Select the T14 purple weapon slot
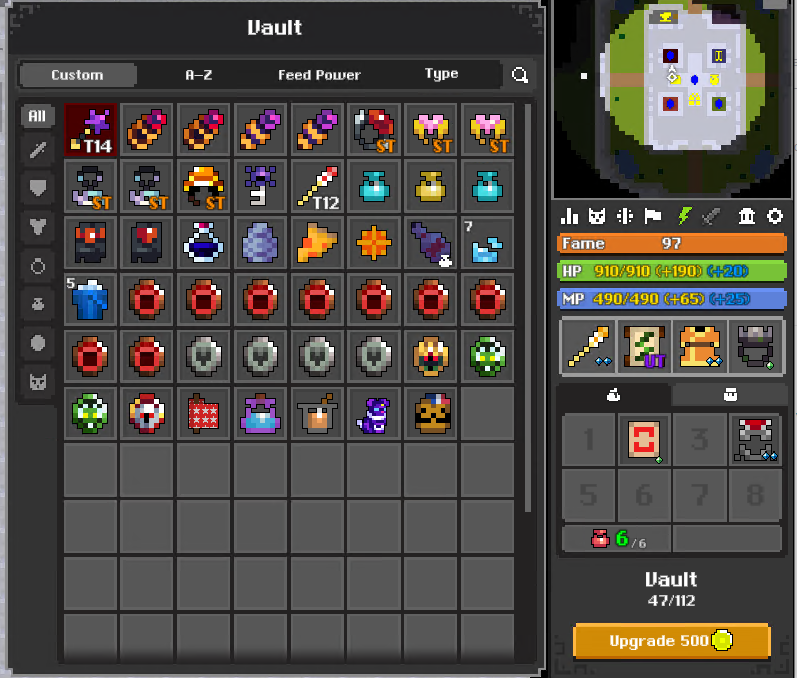Image resolution: width=797 pixels, height=678 pixels. (x=91, y=130)
